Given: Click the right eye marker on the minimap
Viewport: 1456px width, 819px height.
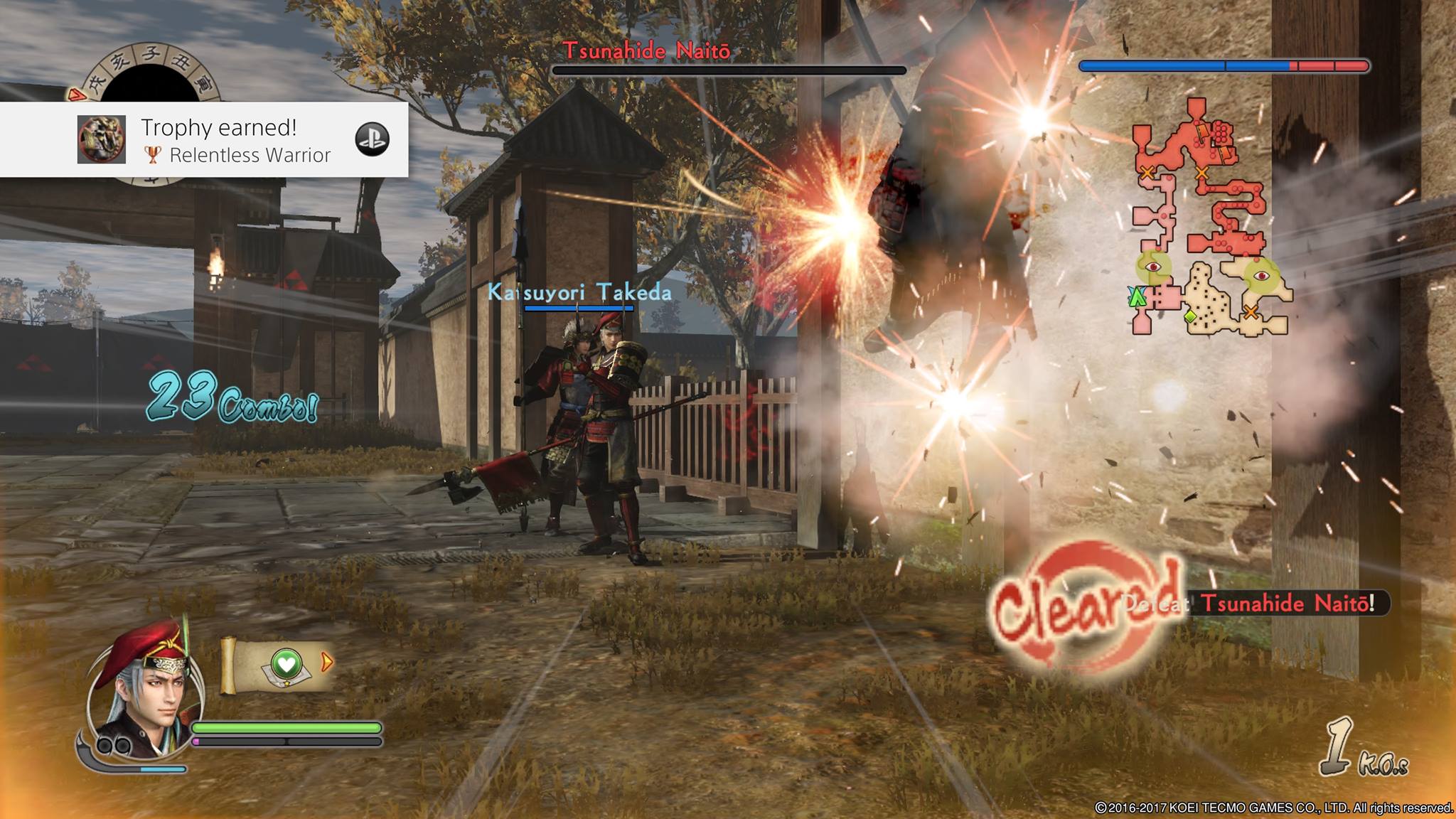Looking at the screenshot, I should [x=1261, y=276].
